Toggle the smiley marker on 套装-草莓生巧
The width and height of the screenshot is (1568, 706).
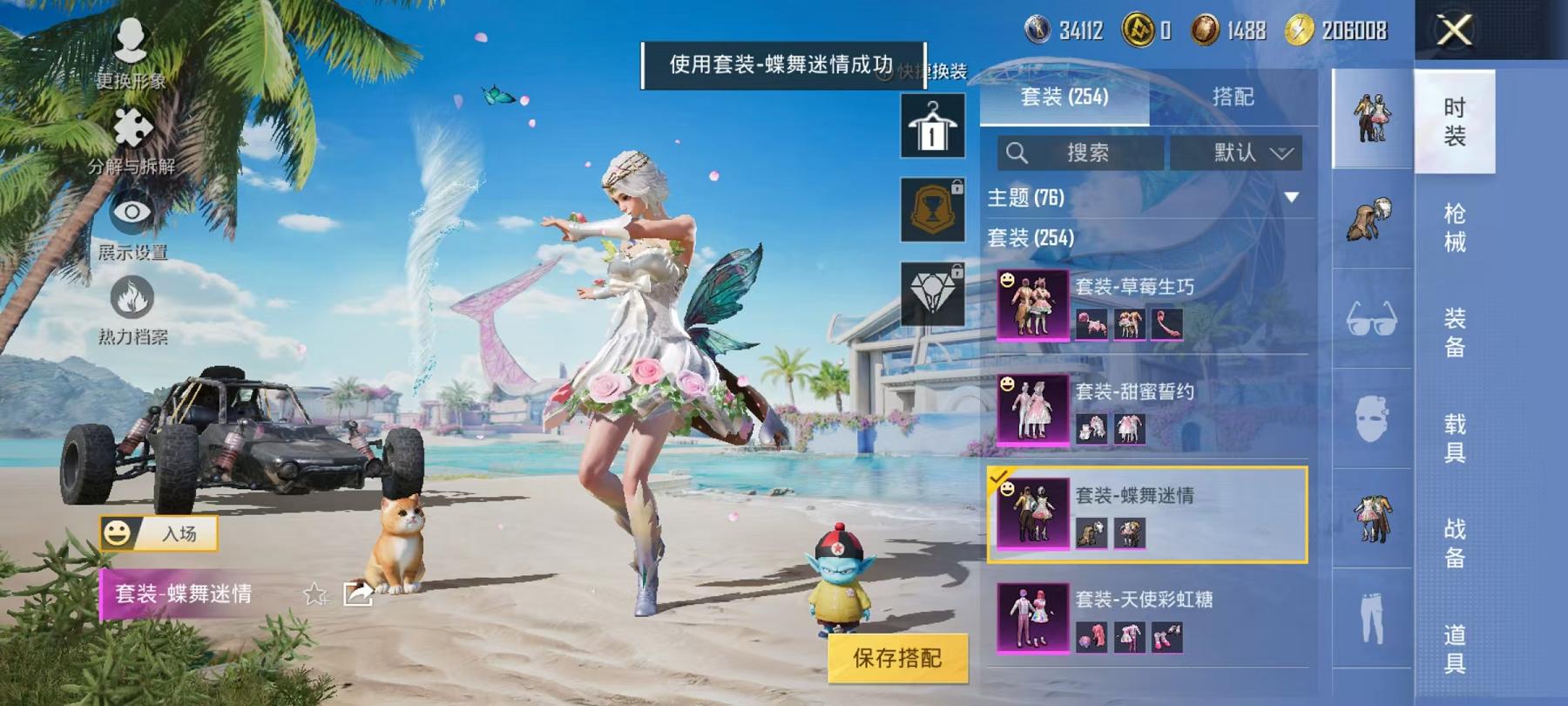[x=1007, y=281]
